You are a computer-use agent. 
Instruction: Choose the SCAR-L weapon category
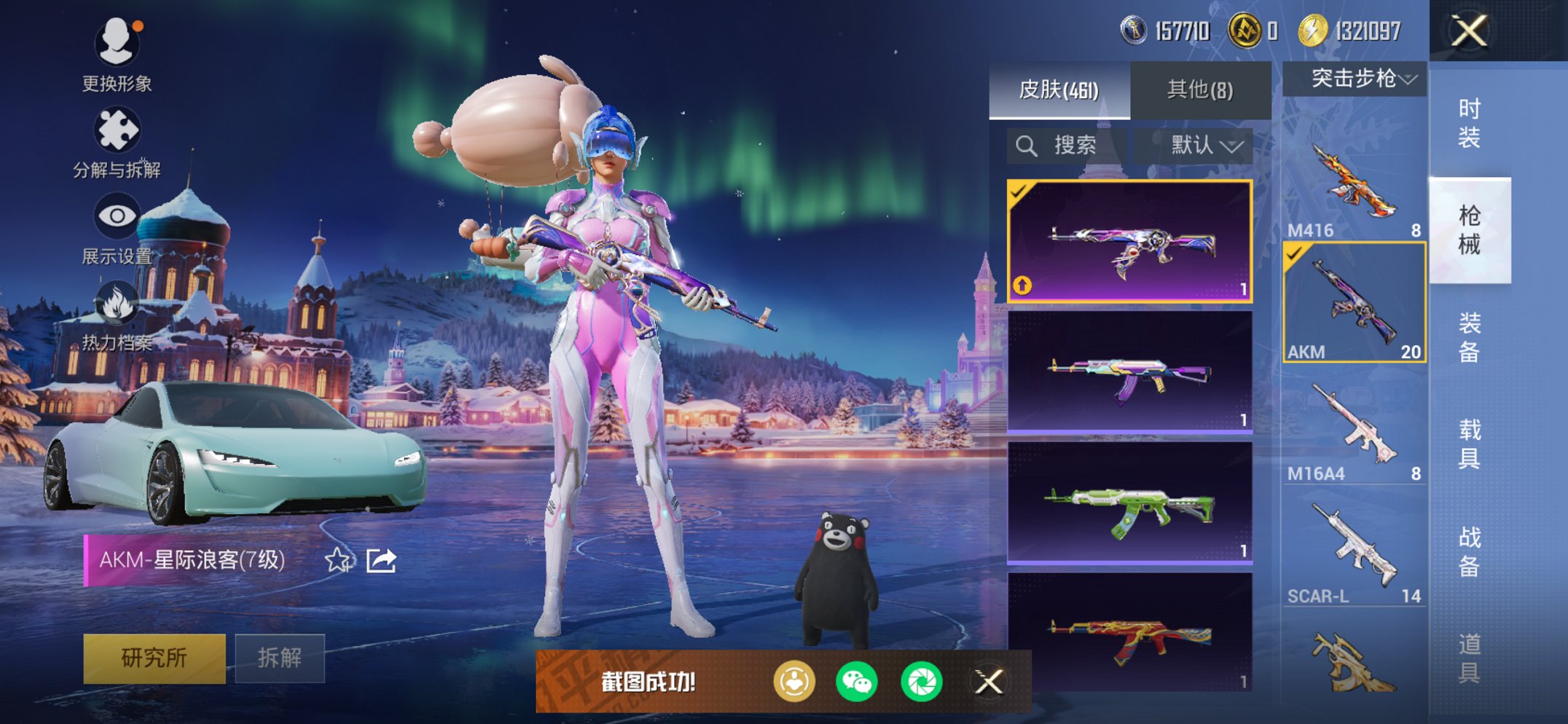click(1354, 551)
